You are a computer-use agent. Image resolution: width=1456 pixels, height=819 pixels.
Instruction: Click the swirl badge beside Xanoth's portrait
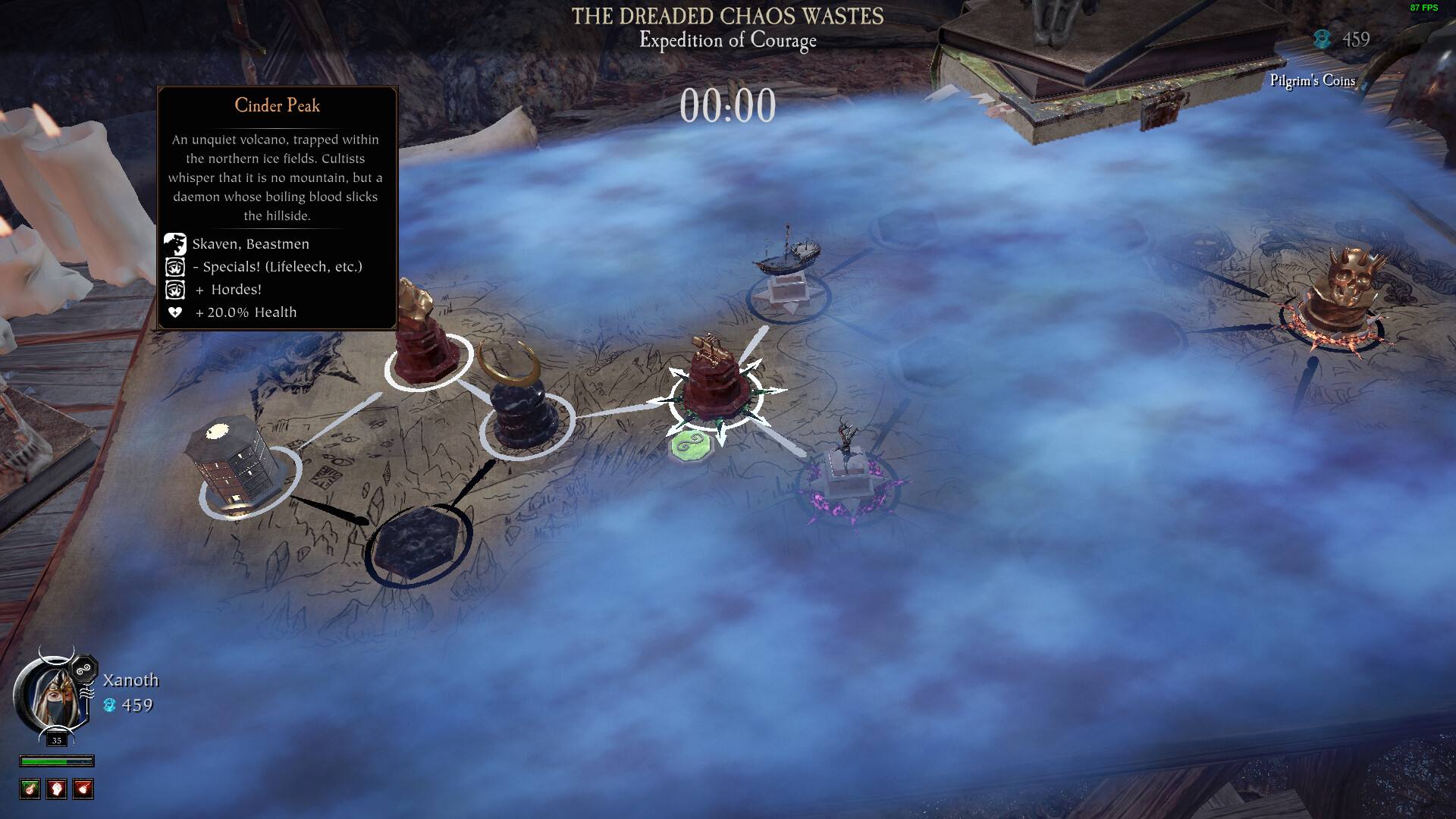(x=83, y=670)
